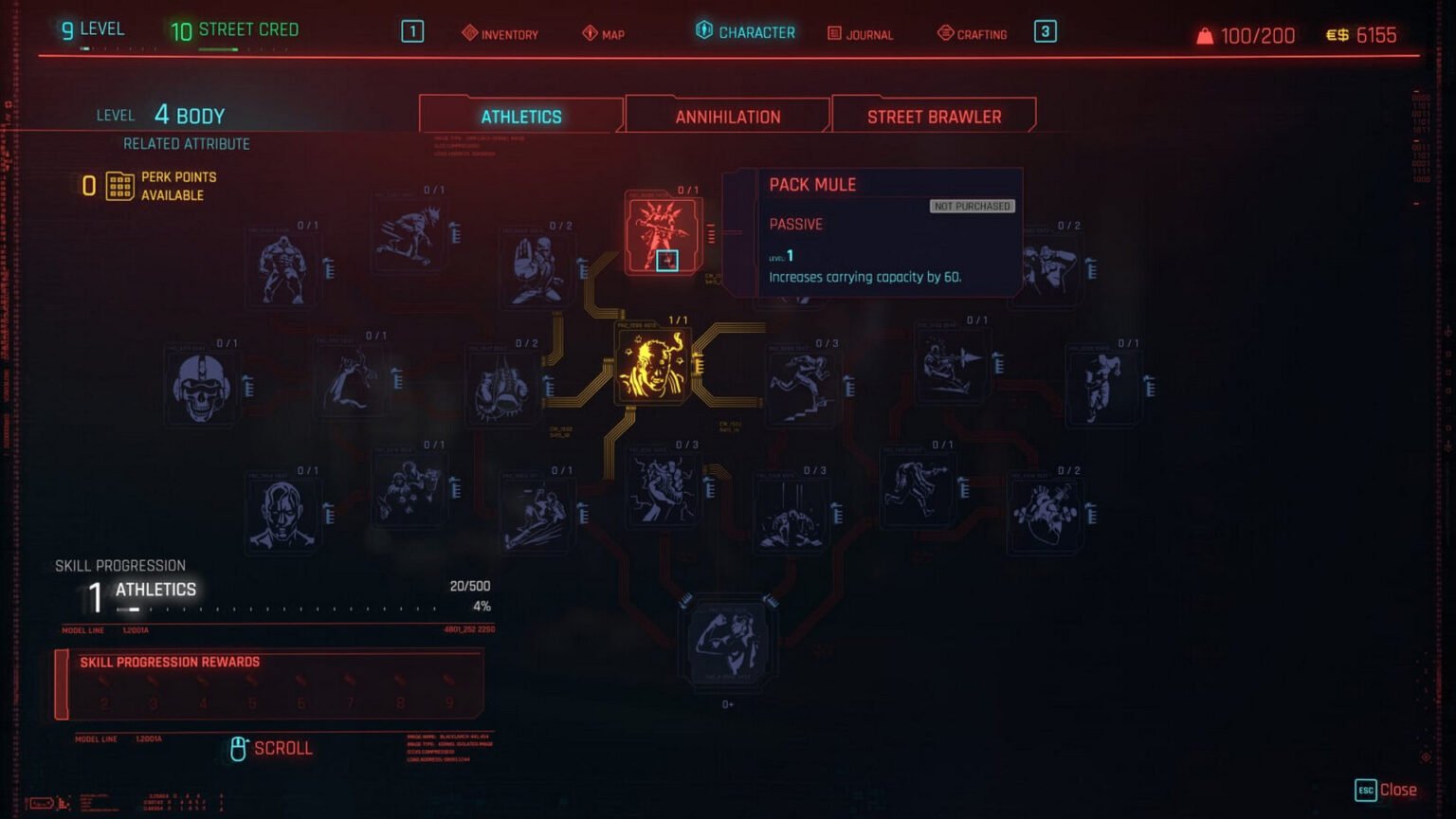1456x819 pixels.
Task: Open the Journal menu
Action: pos(860,34)
